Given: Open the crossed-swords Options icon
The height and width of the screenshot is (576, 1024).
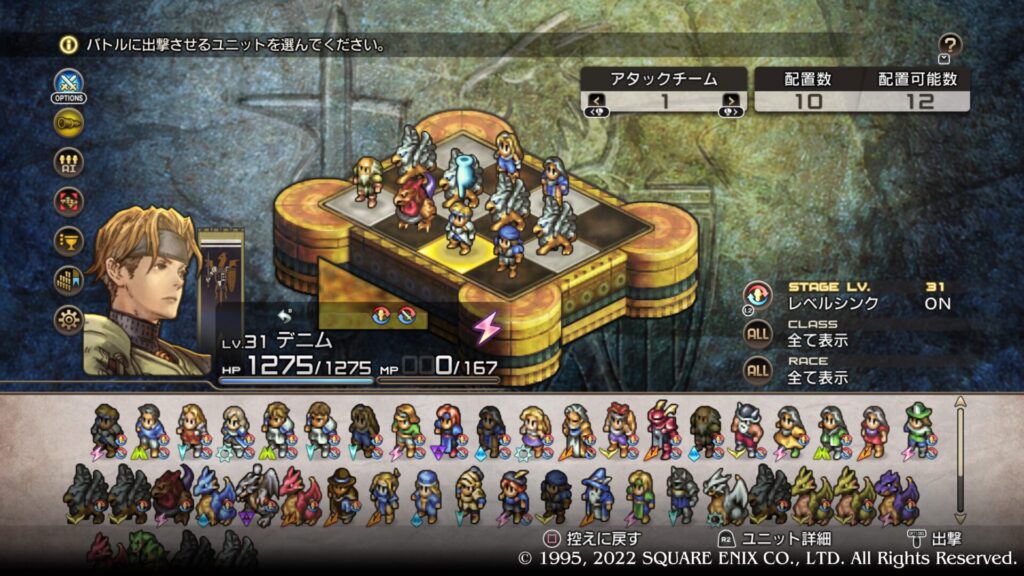Looking at the screenshot, I should click(68, 83).
